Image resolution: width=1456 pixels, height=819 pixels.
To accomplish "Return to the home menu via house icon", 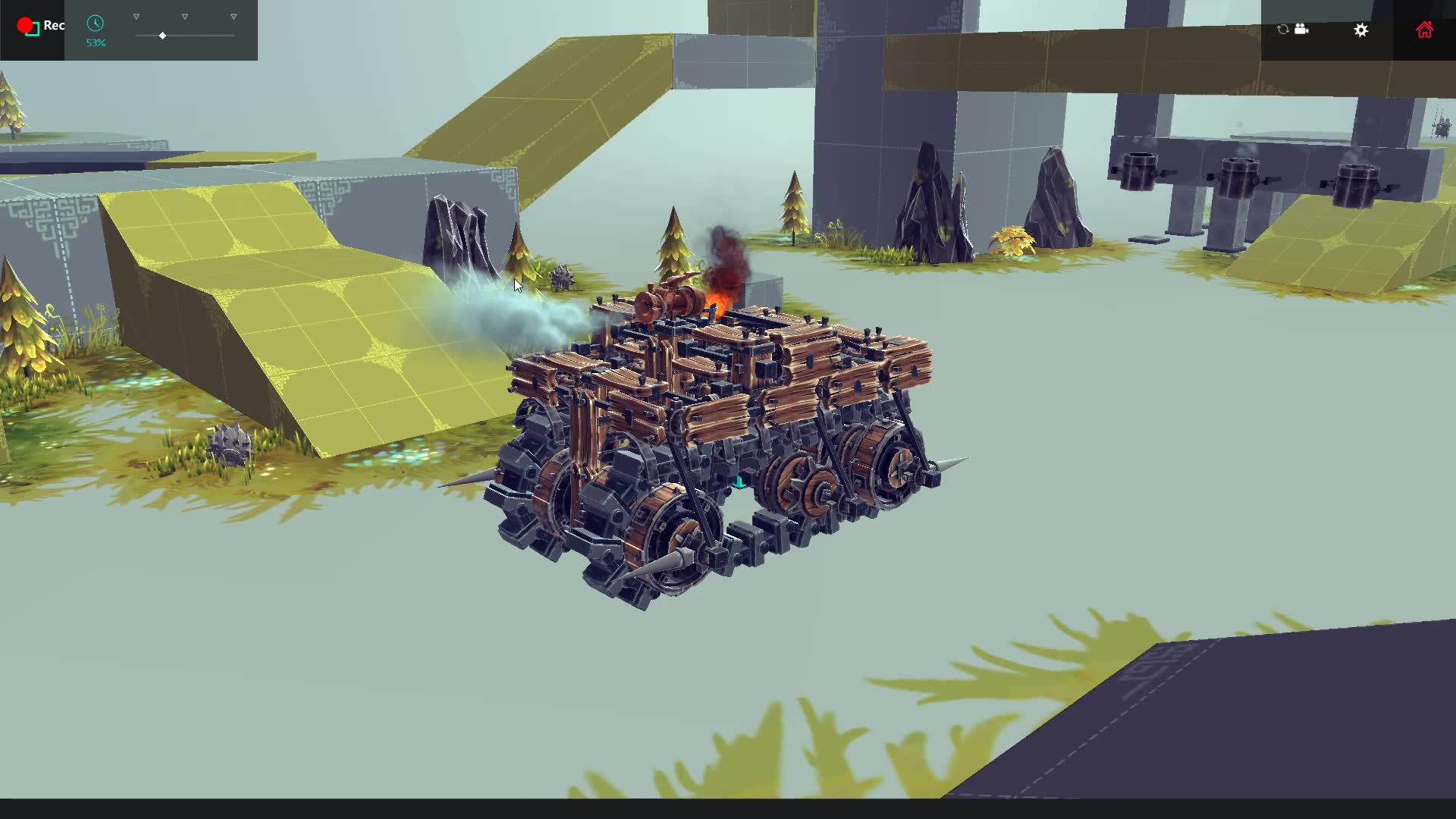I will tap(1424, 30).
